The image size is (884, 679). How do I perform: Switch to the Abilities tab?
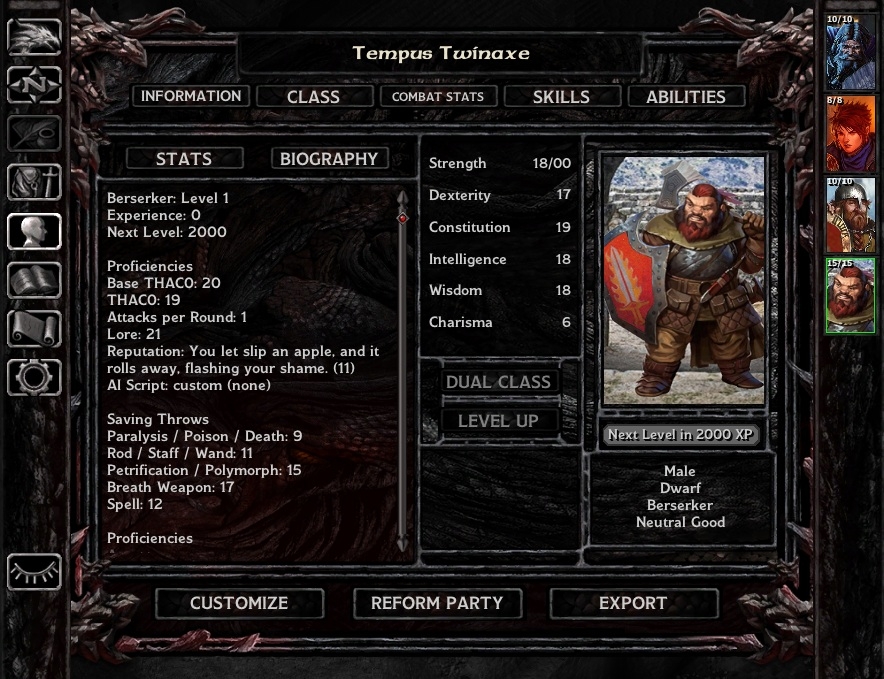coord(686,96)
